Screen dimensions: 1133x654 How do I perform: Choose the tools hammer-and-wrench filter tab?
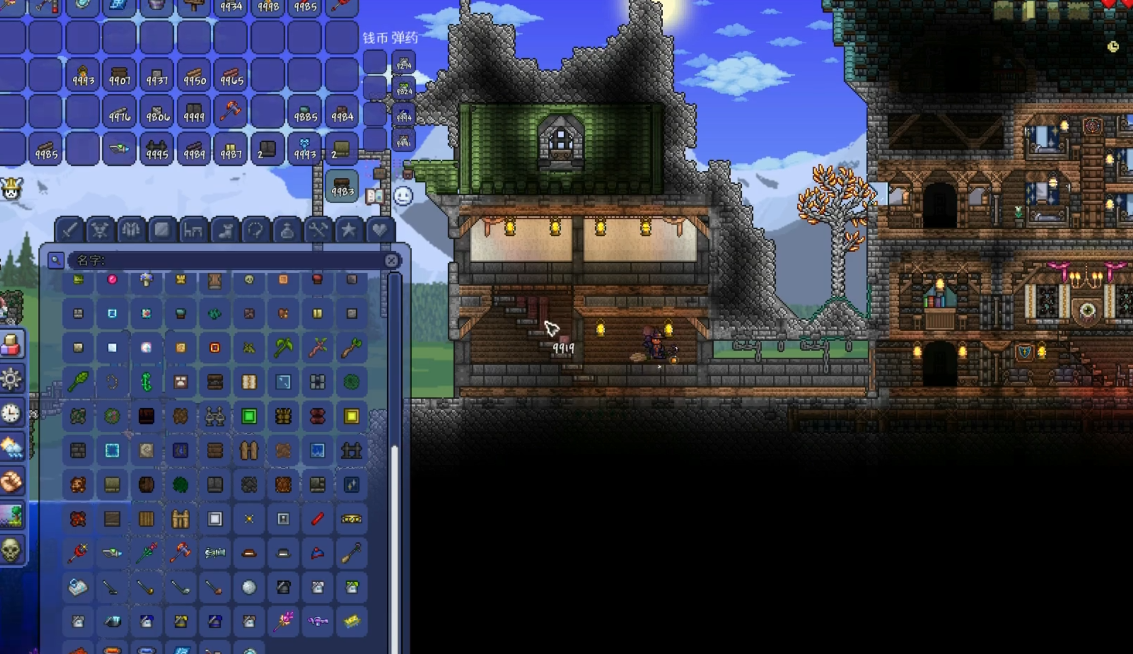(x=317, y=230)
